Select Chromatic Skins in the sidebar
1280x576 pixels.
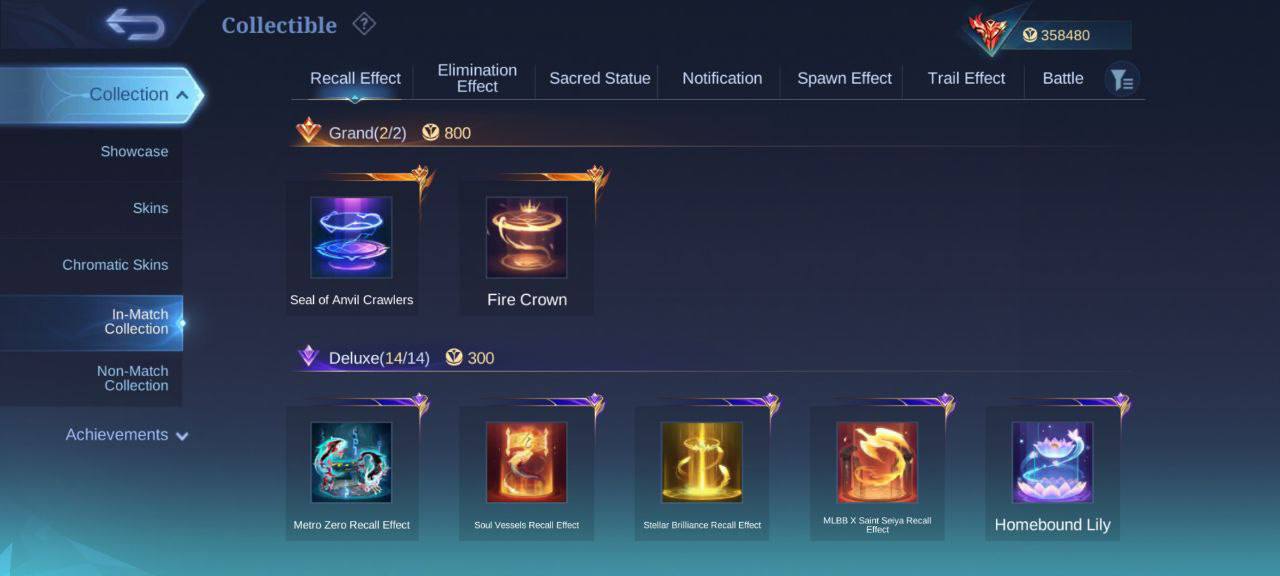click(115, 265)
